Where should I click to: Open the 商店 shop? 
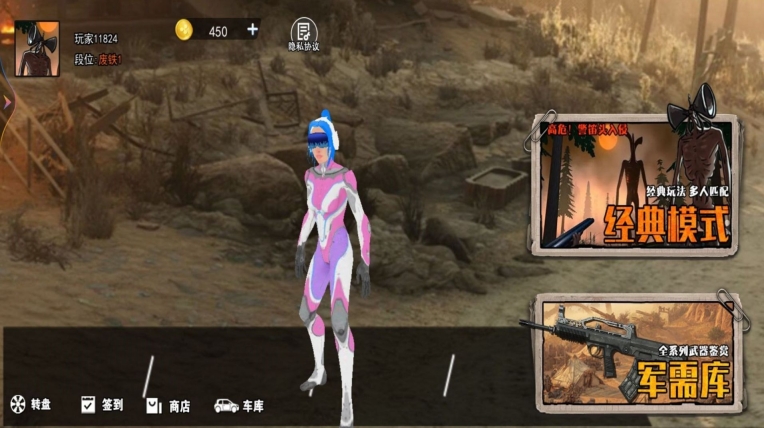(168, 406)
